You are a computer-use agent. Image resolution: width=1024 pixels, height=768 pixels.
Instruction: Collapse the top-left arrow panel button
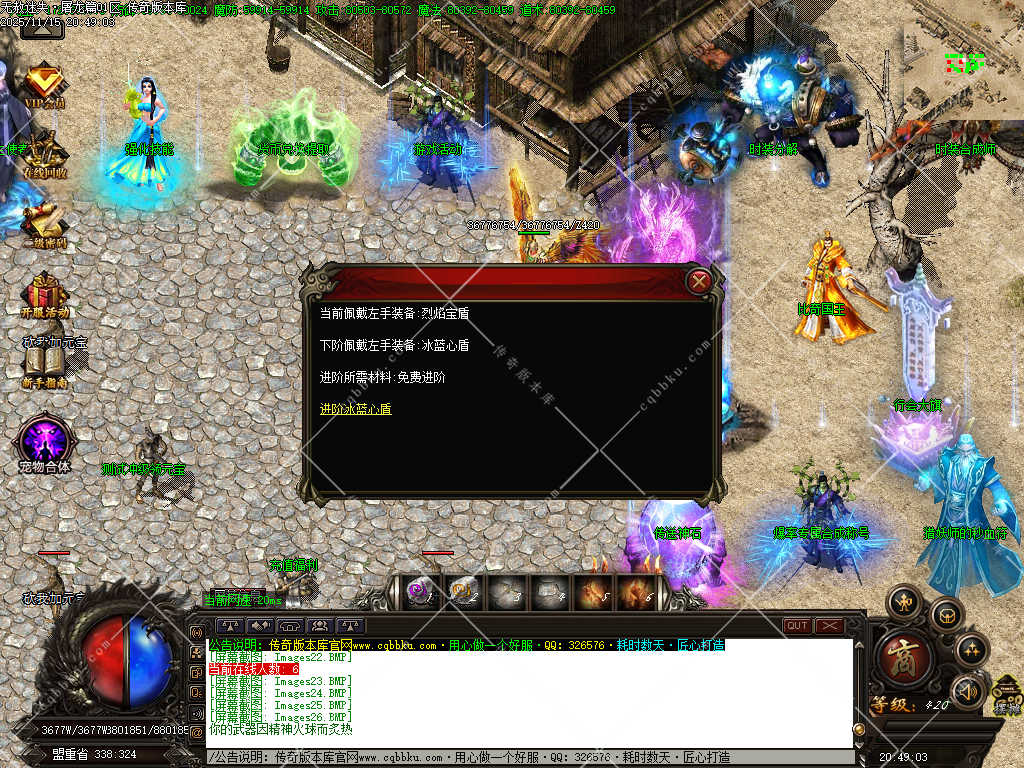(42, 27)
